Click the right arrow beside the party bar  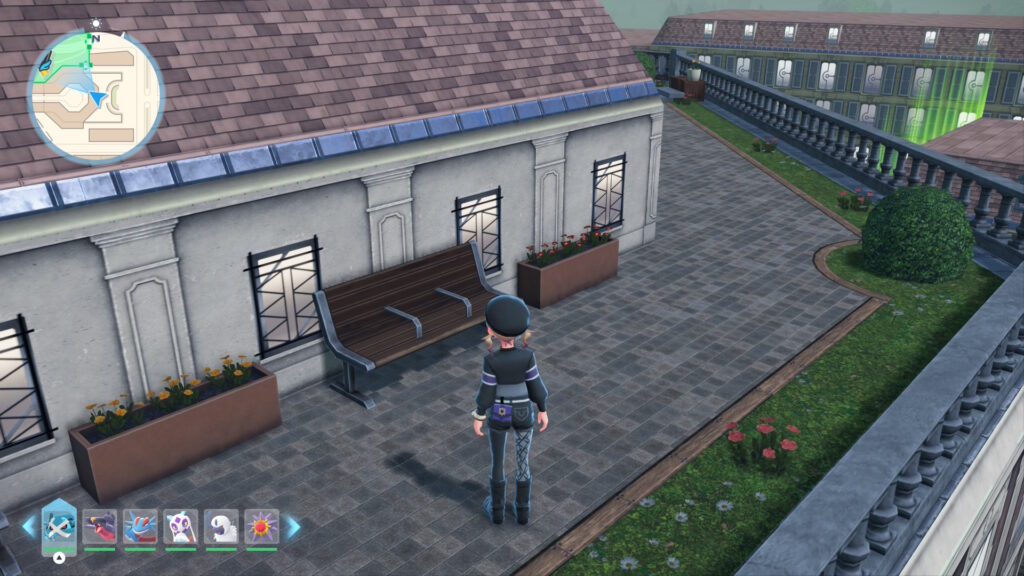coord(293,527)
